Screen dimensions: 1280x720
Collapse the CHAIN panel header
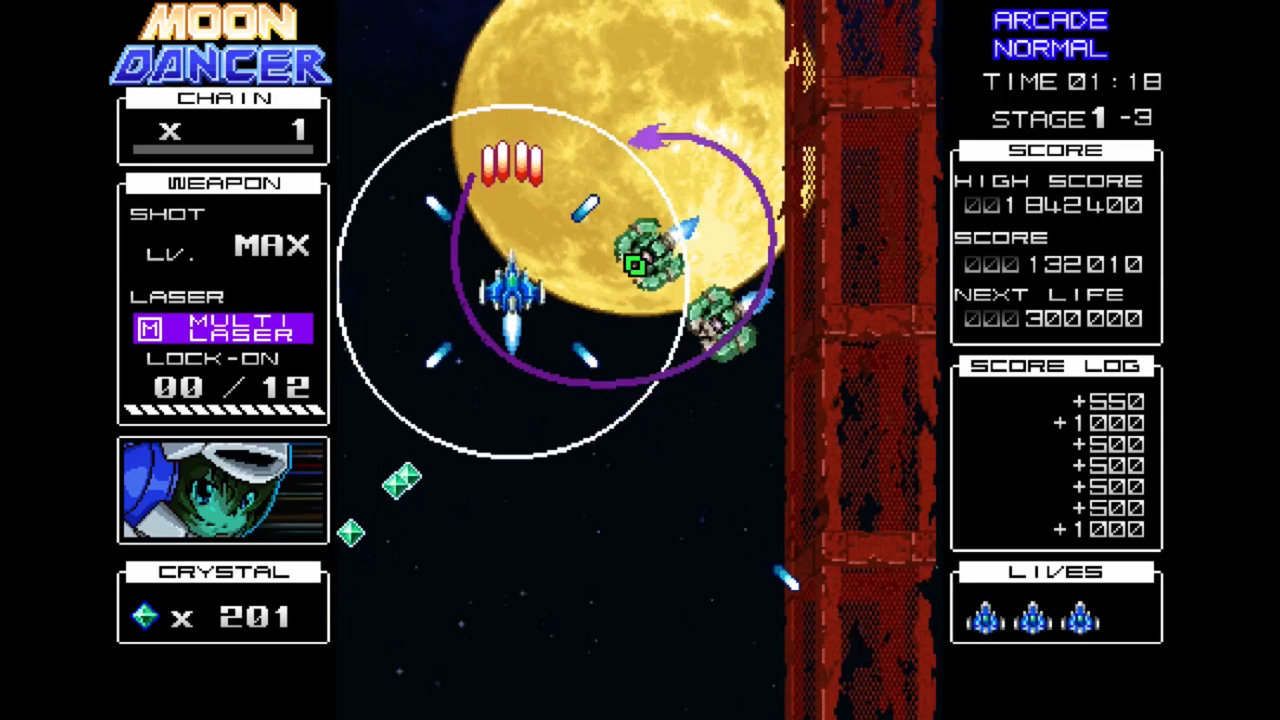coord(222,98)
